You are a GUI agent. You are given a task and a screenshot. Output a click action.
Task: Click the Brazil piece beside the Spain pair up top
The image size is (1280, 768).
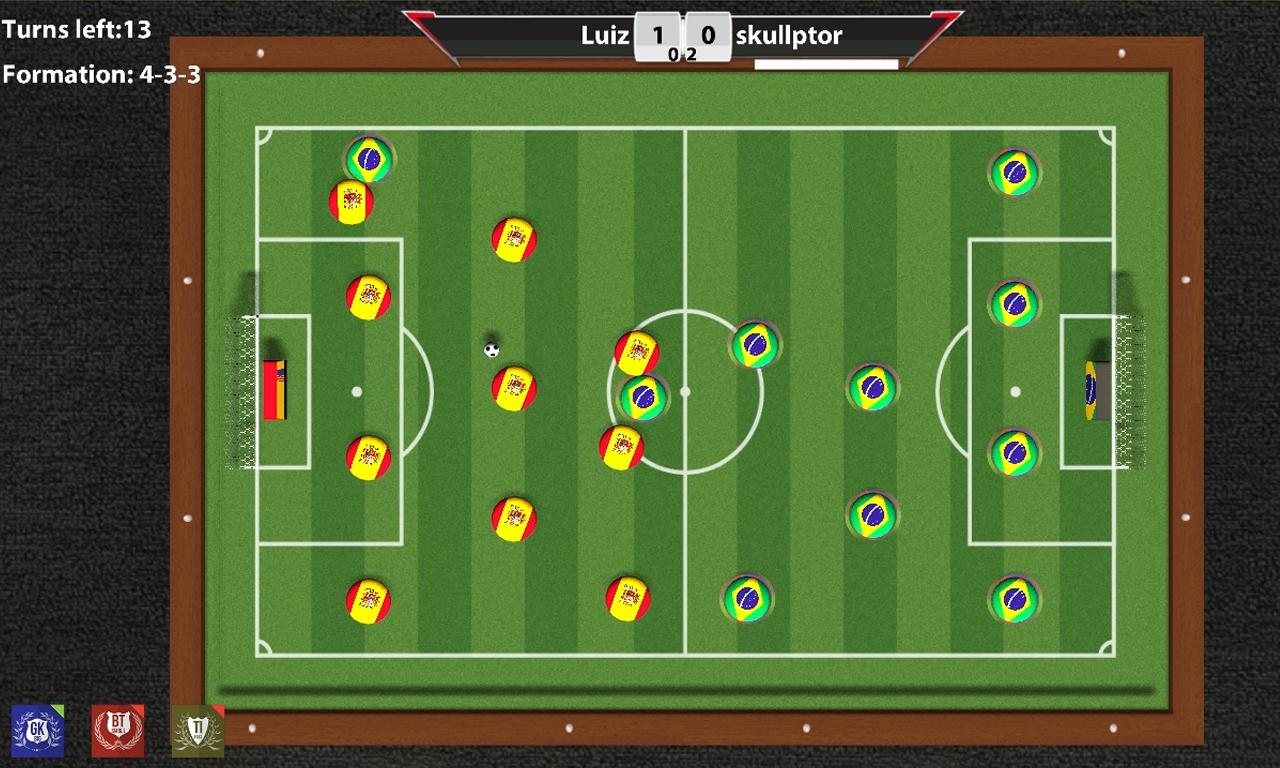367,160
